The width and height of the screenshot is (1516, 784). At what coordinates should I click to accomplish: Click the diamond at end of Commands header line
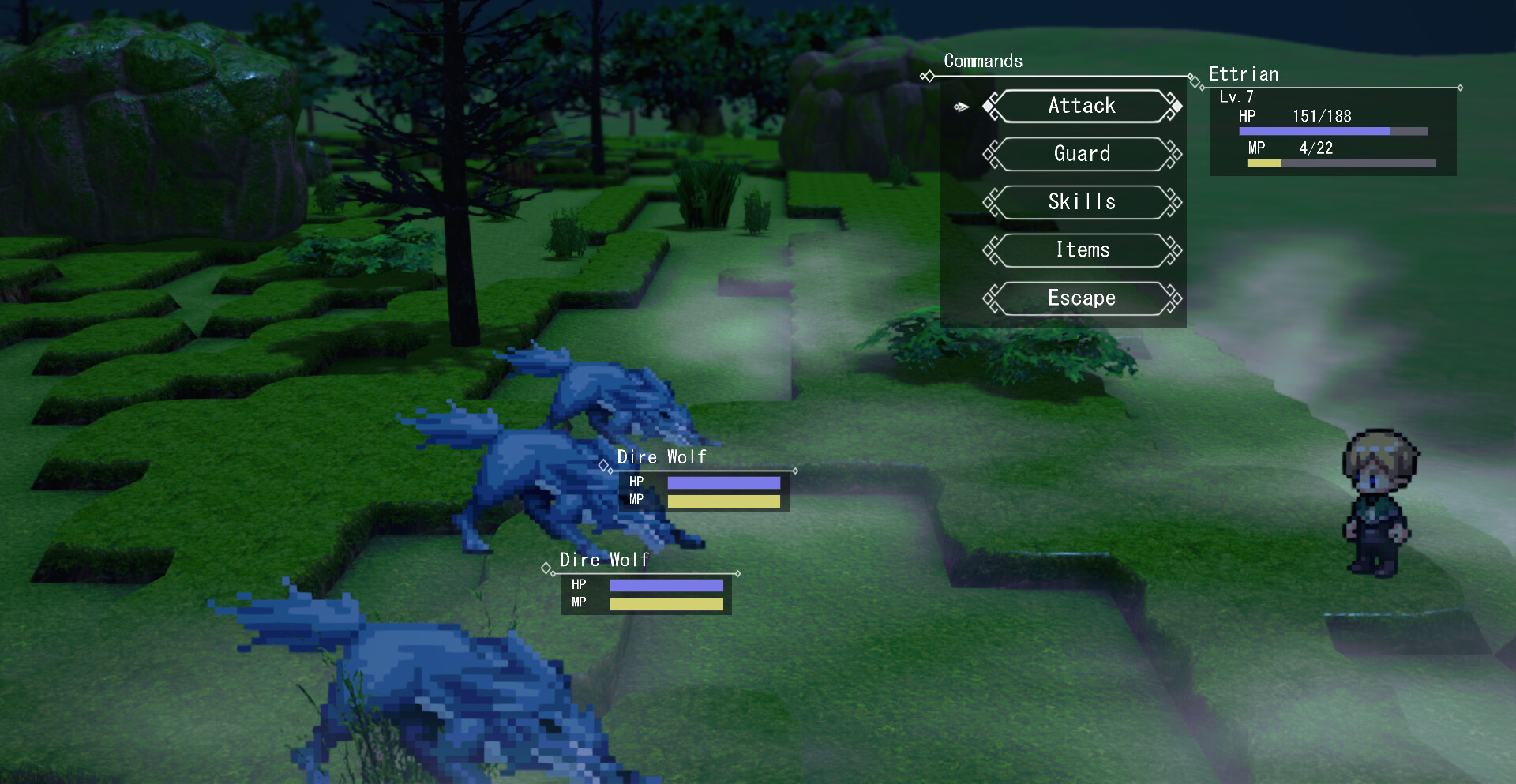(1188, 77)
